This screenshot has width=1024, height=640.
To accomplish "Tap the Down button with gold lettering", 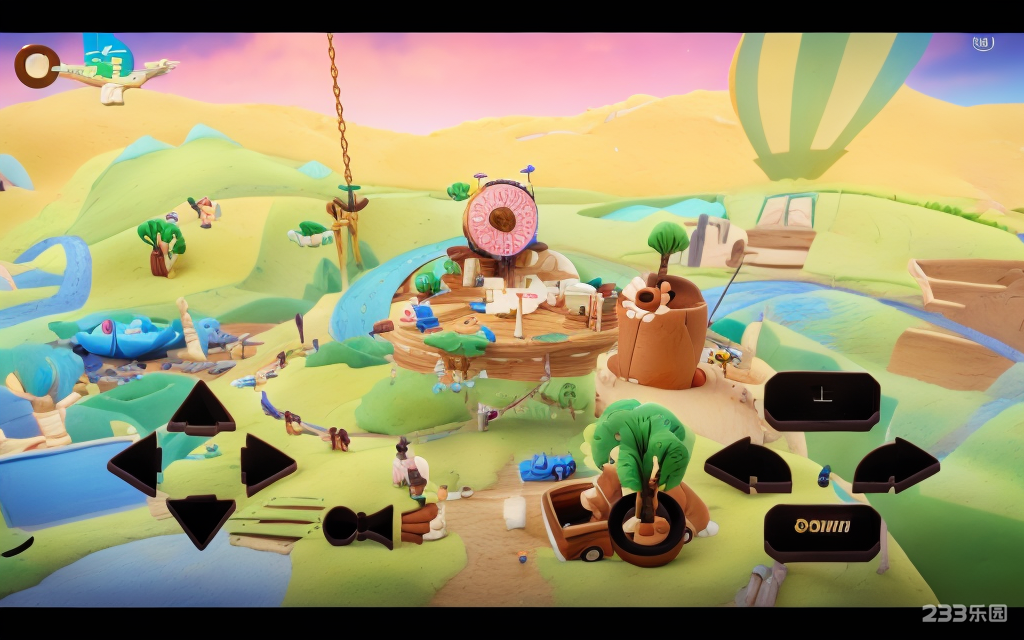I will (822, 530).
